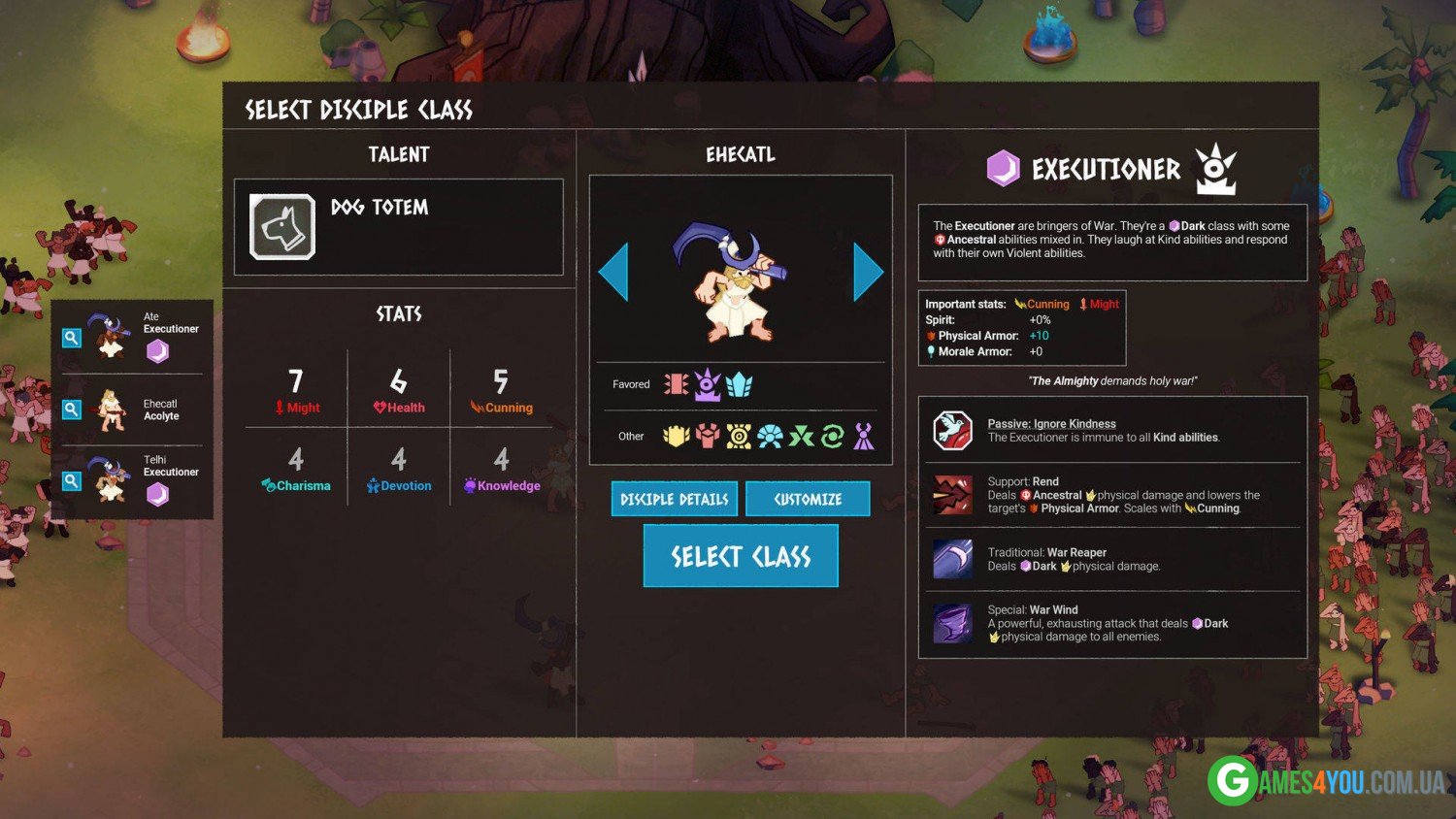1456x819 pixels.
Task: Pick the purple favored class icon
Action: (708, 384)
